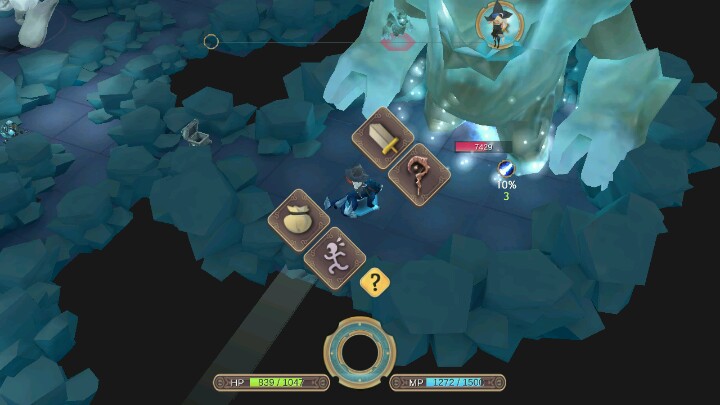Click the yellow question mark help button
The height and width of the screenshot is (405, 720).
pos(374,283)
